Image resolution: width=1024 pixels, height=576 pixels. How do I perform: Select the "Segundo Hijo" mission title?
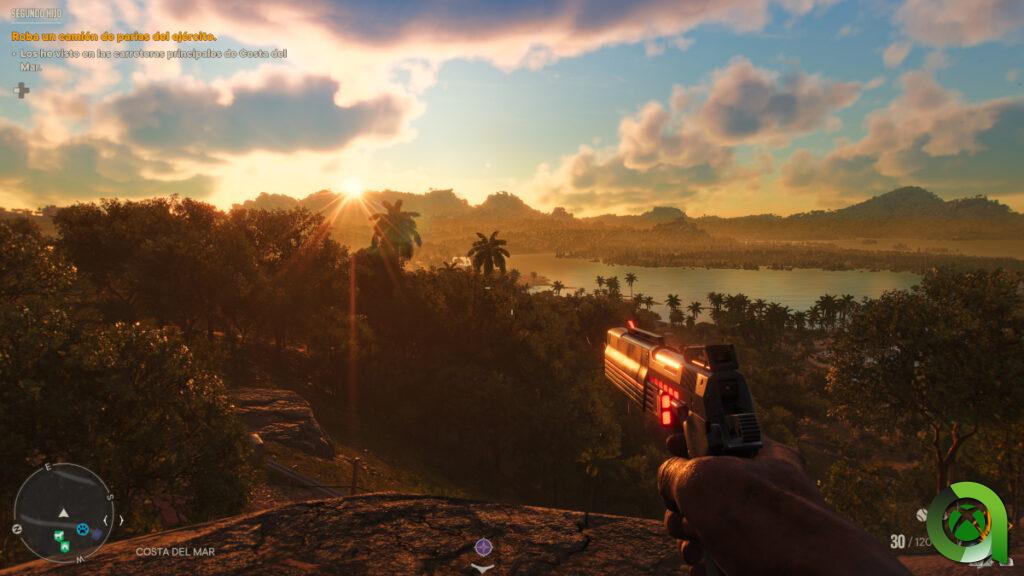37,15
